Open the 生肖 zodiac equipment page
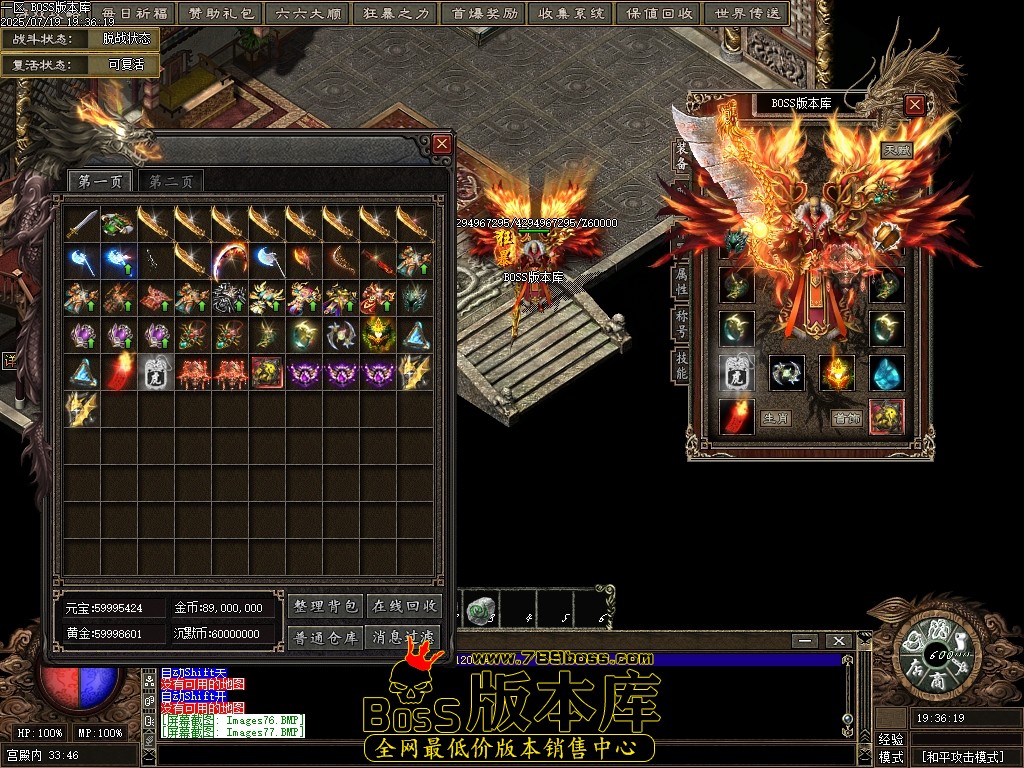This screenshot has width=1024, height=768. tap(775, 418)
